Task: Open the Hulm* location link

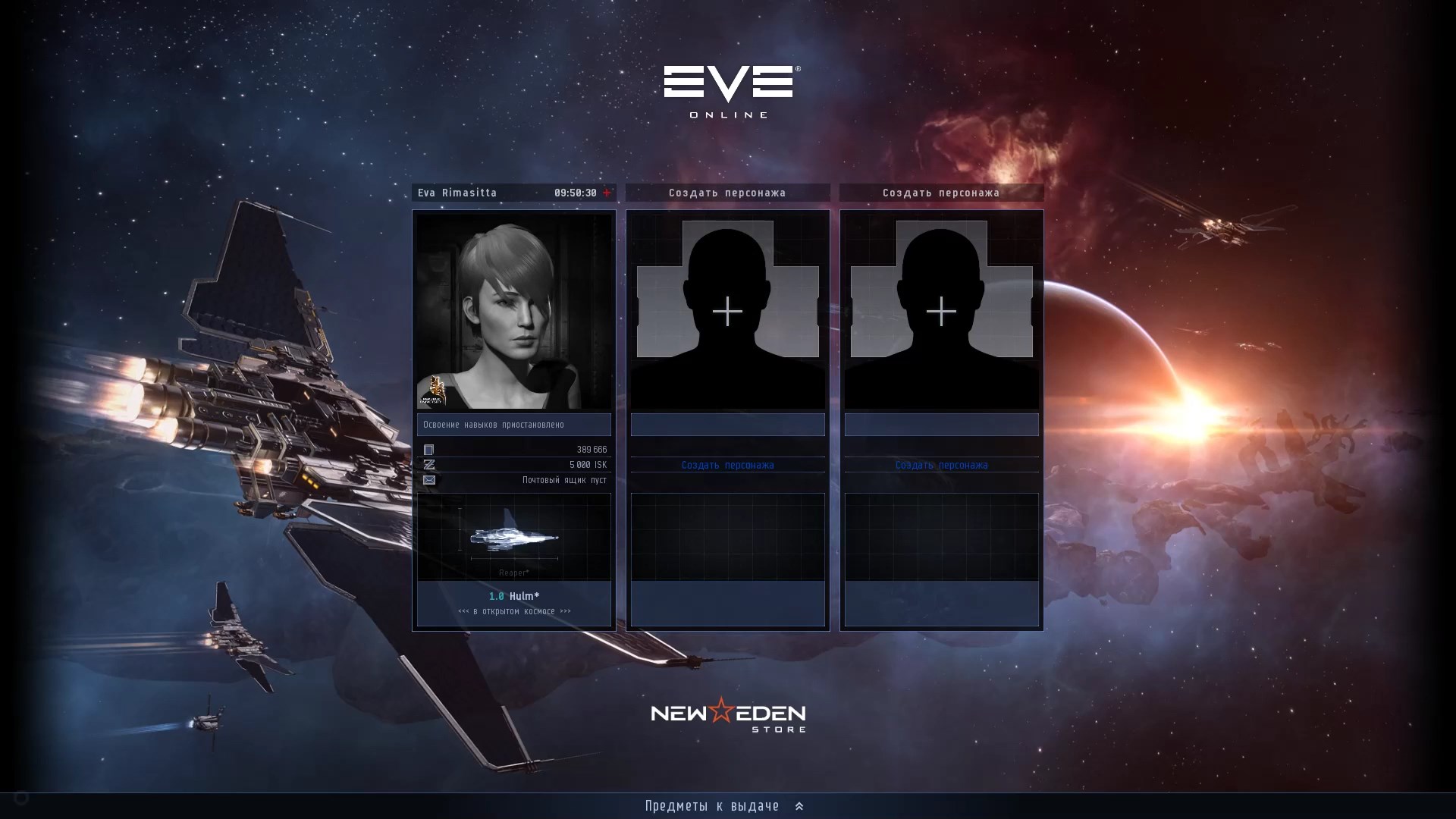Action: click(x=514, y=596)
